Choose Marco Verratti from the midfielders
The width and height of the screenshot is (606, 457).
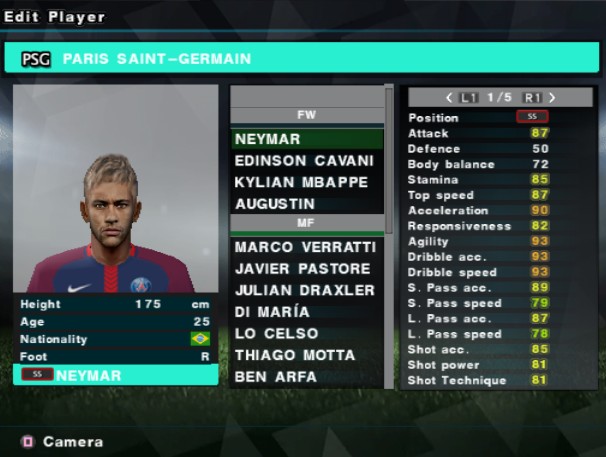click(305, 247)
